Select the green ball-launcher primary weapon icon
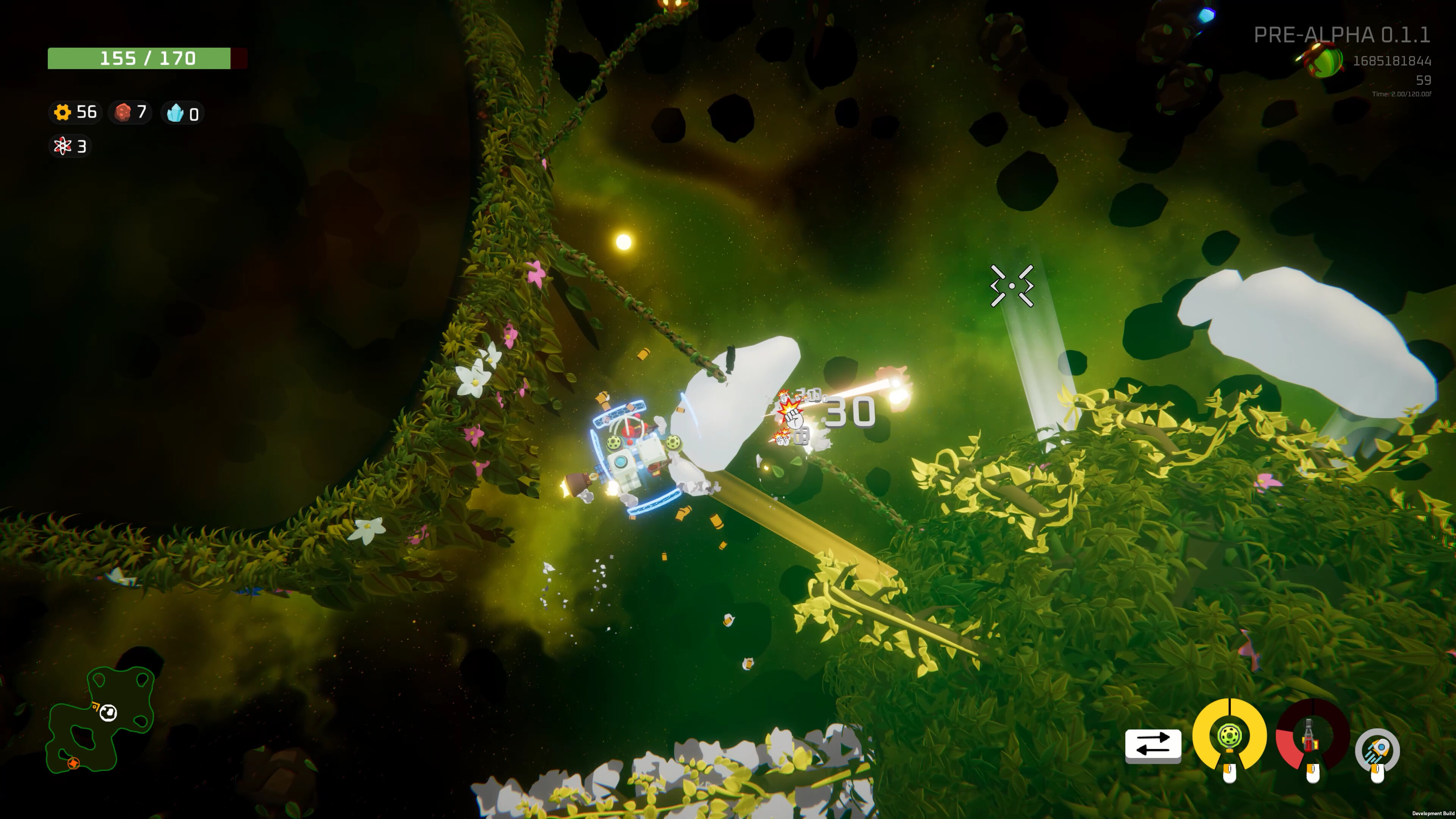 click(1230, 735)
